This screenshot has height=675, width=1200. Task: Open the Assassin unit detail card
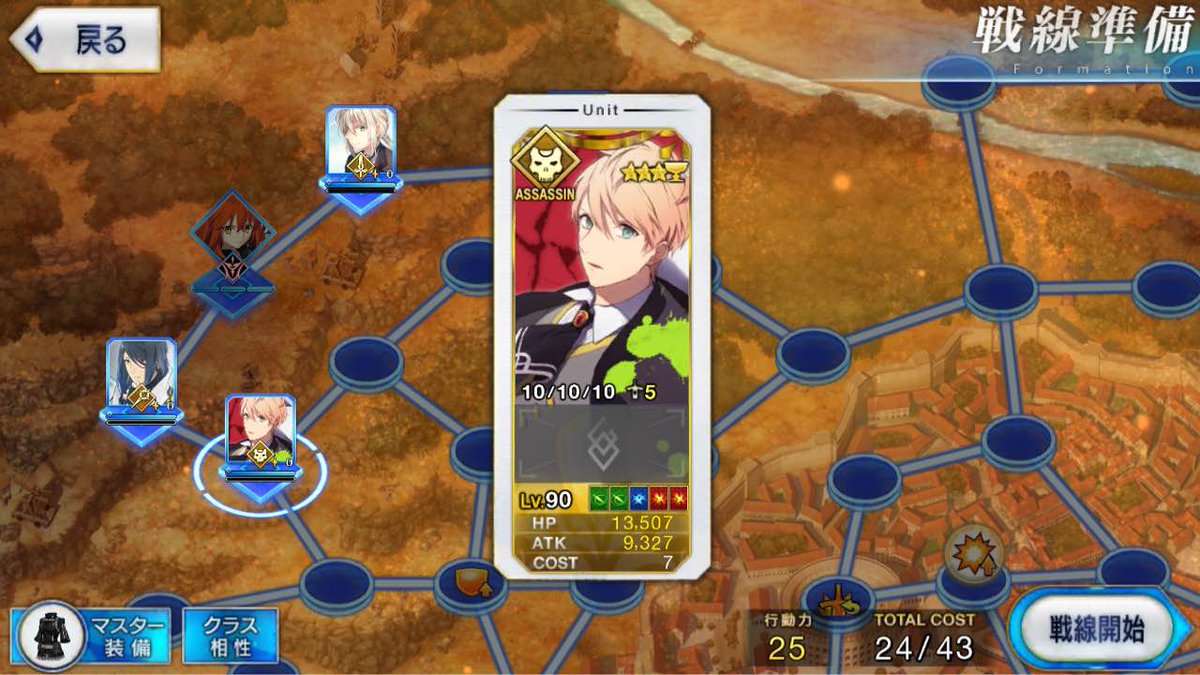click(602, 336)
